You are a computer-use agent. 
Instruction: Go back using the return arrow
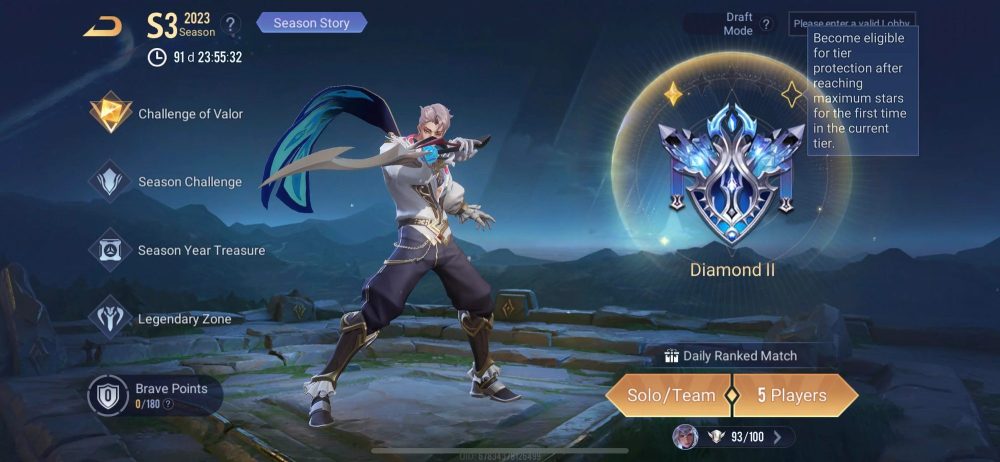click(x=102, y=26)
